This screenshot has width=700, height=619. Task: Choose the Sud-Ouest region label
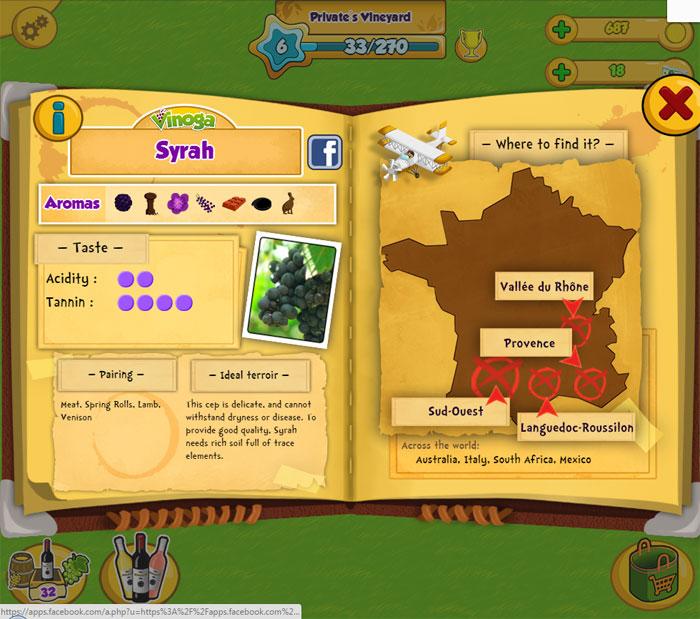pos(455,411)
